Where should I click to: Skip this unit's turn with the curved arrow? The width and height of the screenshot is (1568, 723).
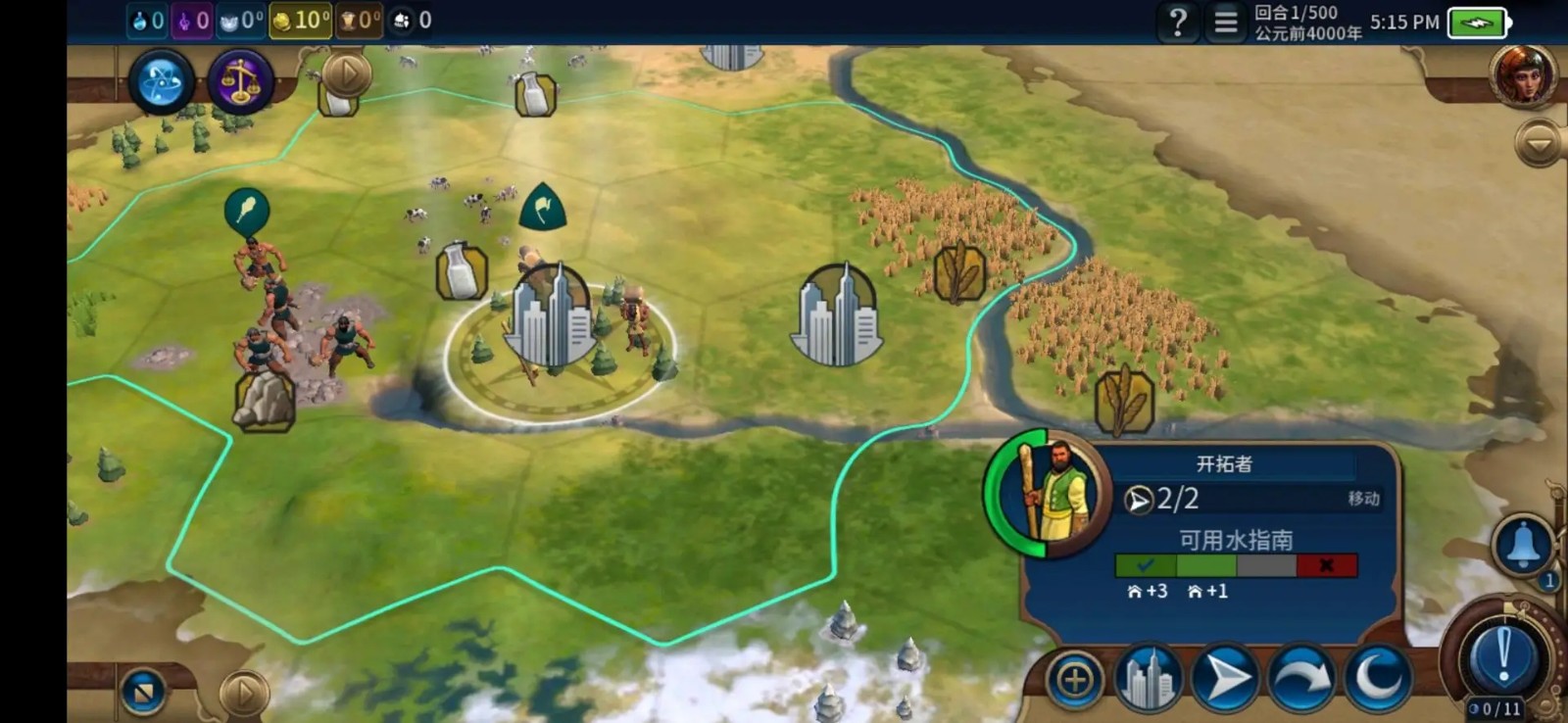click(1301, 678)
